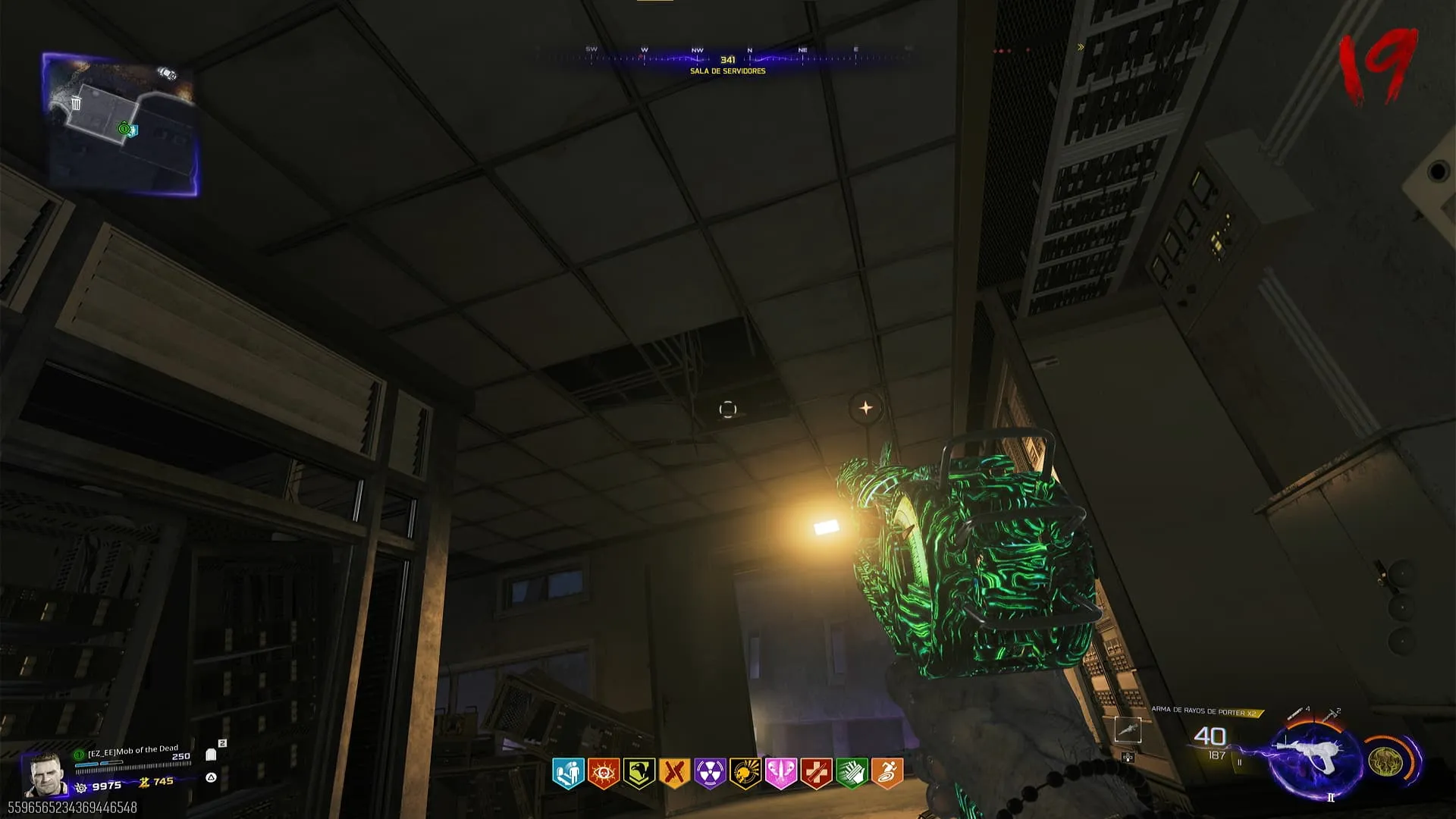Click the compass bar at top

click(x=726, y=57)
